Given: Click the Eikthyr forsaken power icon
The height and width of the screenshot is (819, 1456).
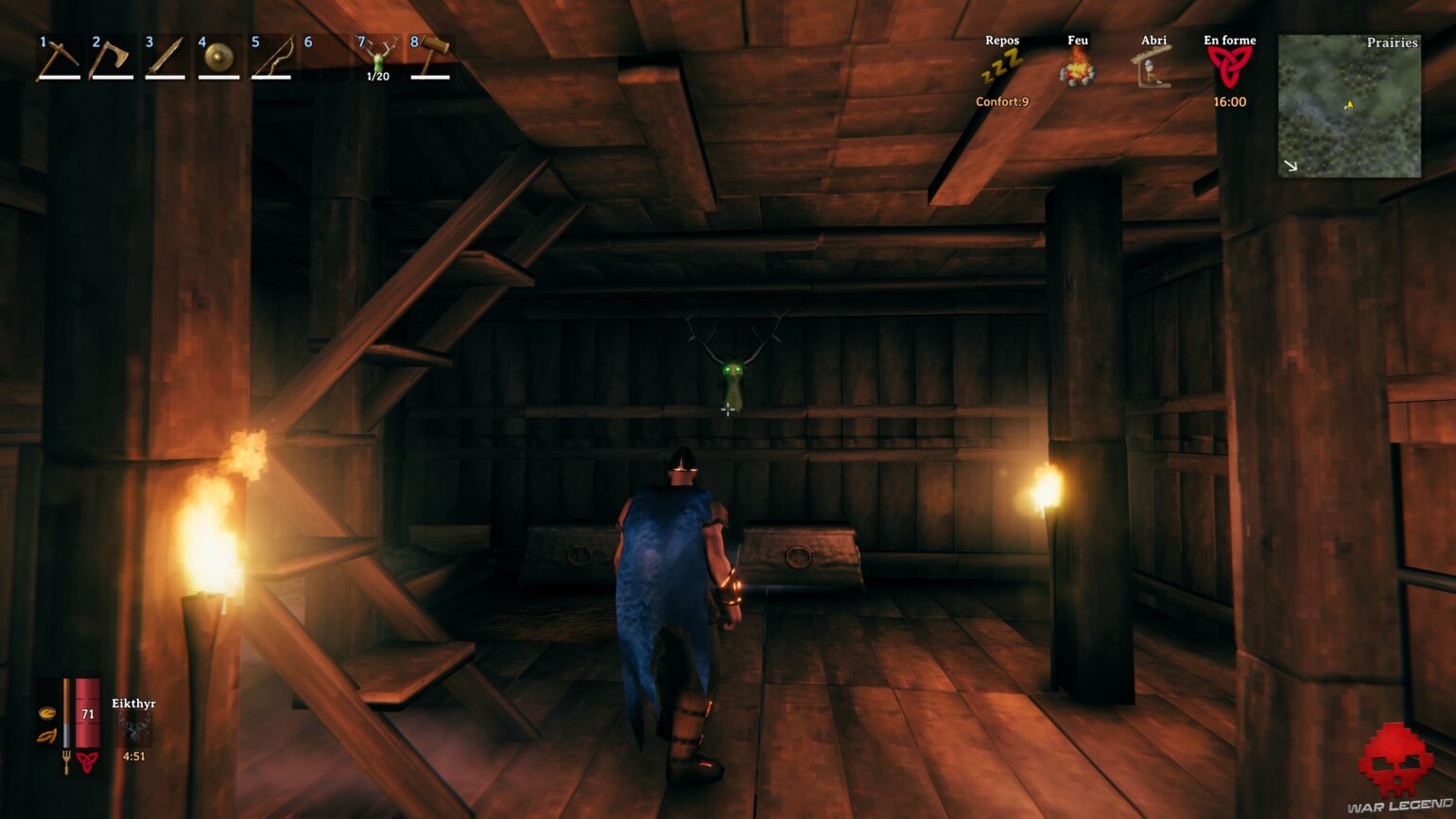Looking at the screenshot, I should (134, 730).
